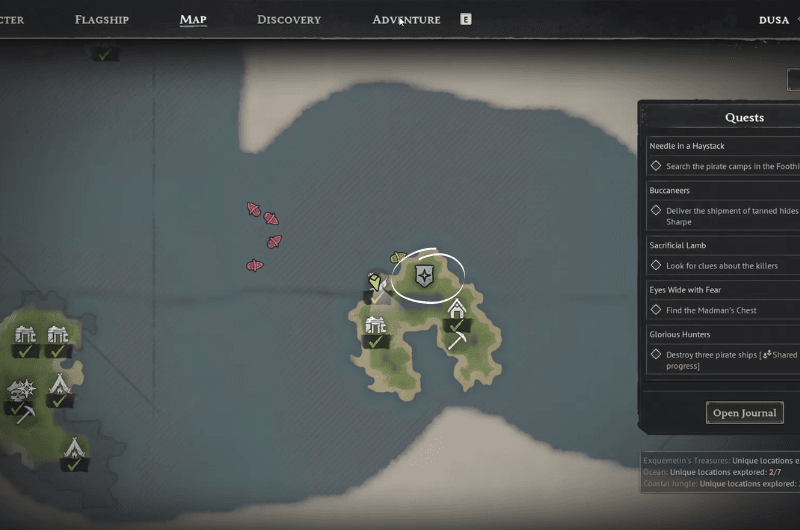The image size is (800, 530).
Task: Select the Map tab
Action: [x=193, y=20]
